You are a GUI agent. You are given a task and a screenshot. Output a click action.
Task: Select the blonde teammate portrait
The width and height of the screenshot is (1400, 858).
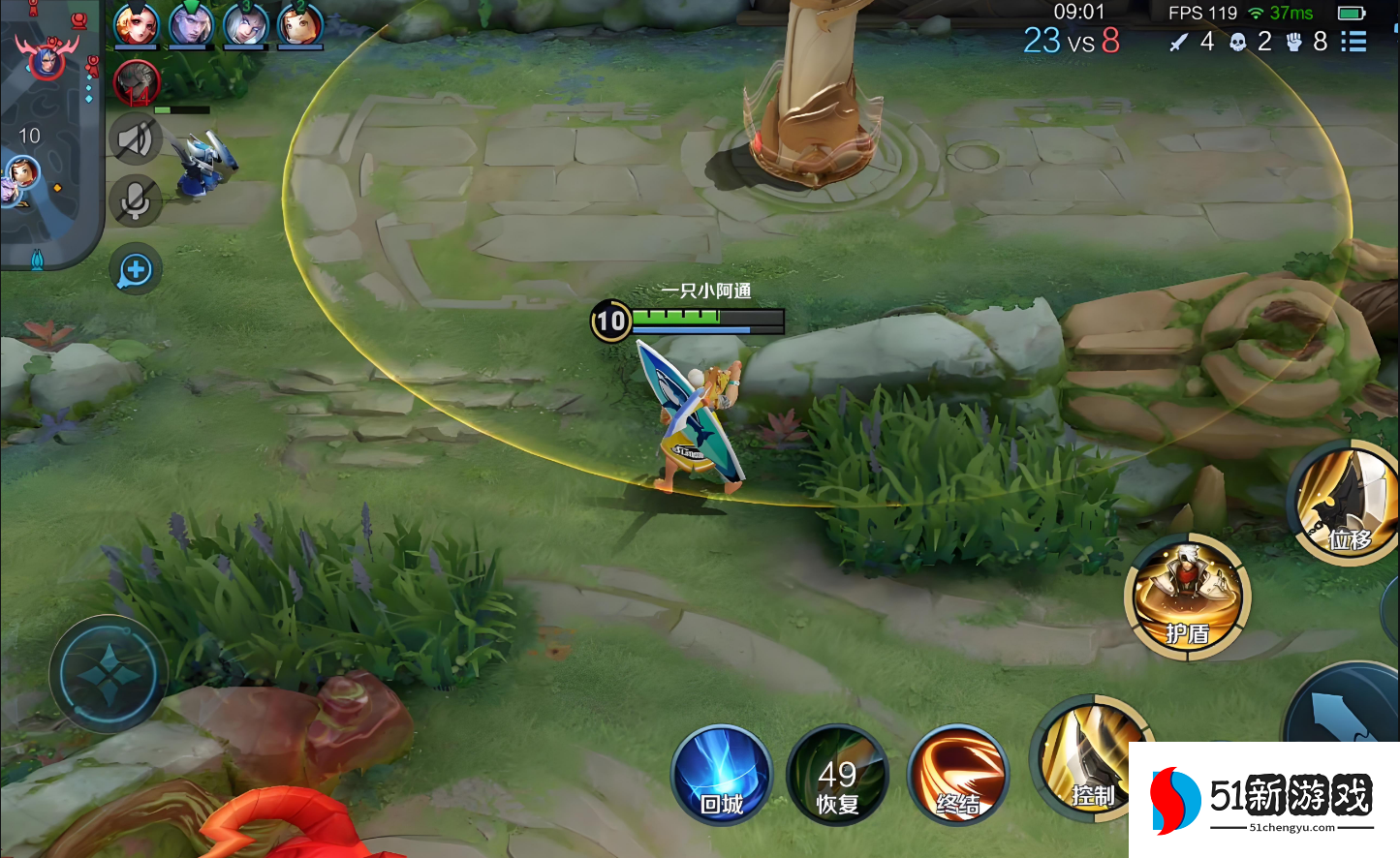tap(137, 25)
